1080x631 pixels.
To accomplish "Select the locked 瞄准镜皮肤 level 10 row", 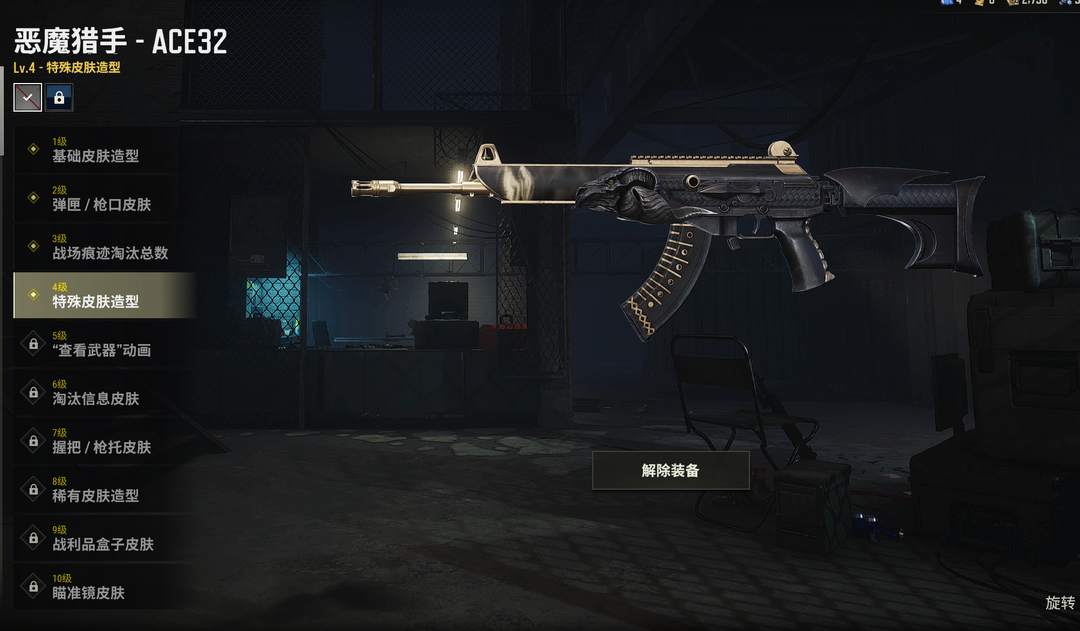I will [98, 586].
